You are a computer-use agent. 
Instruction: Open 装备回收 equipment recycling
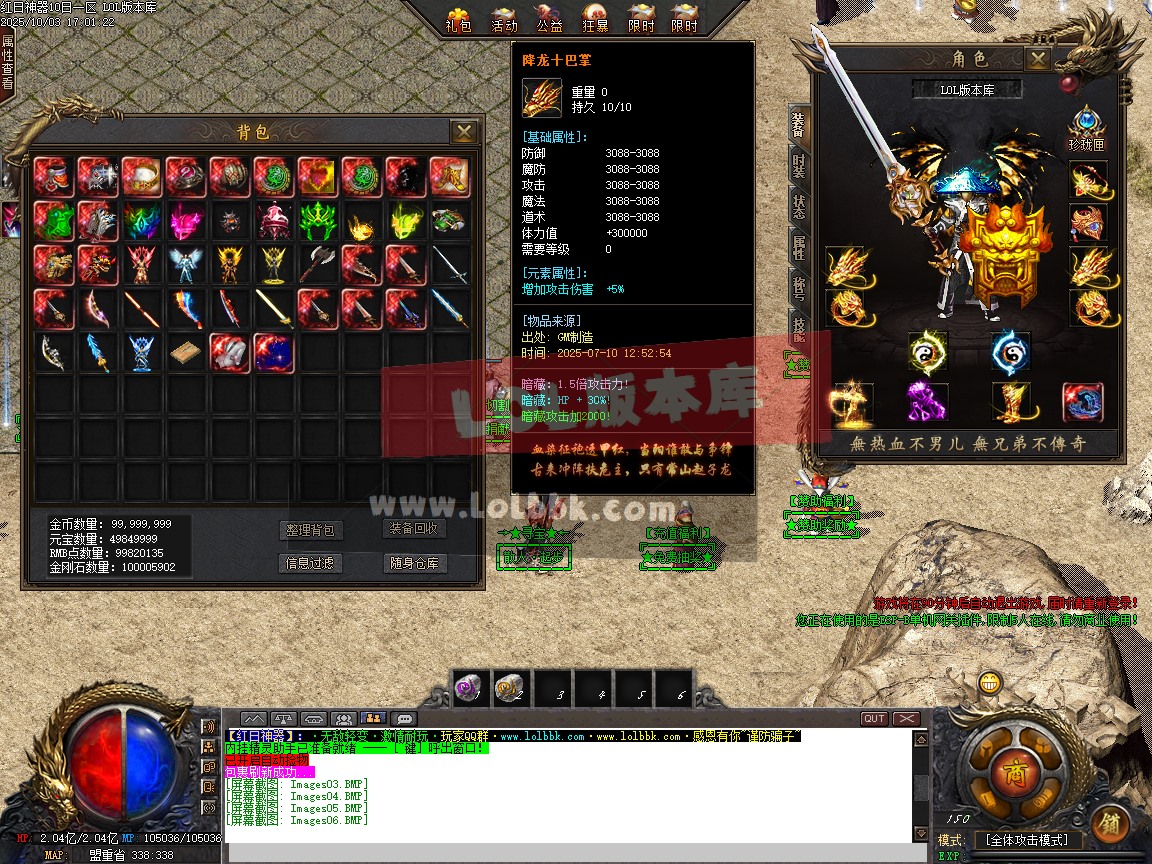[414, 529]
